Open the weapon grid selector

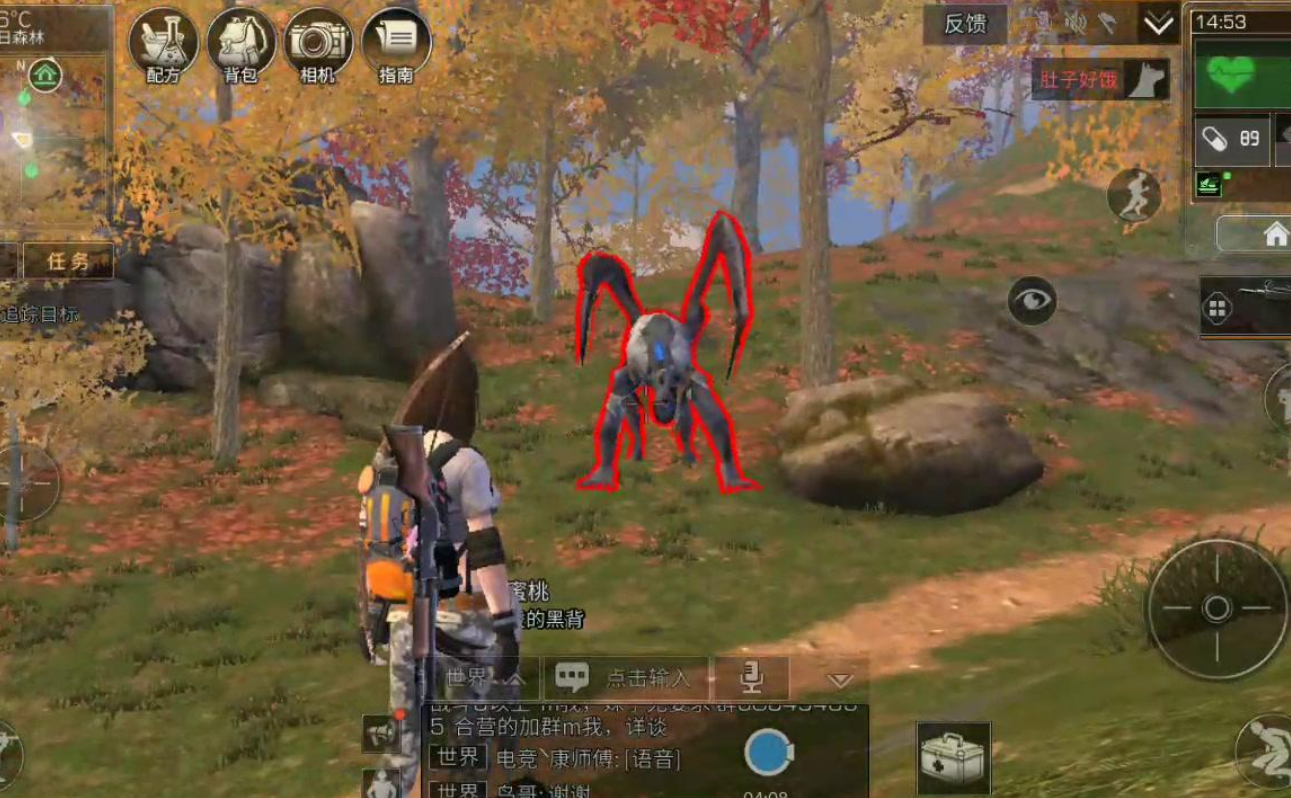[1218, 309]
